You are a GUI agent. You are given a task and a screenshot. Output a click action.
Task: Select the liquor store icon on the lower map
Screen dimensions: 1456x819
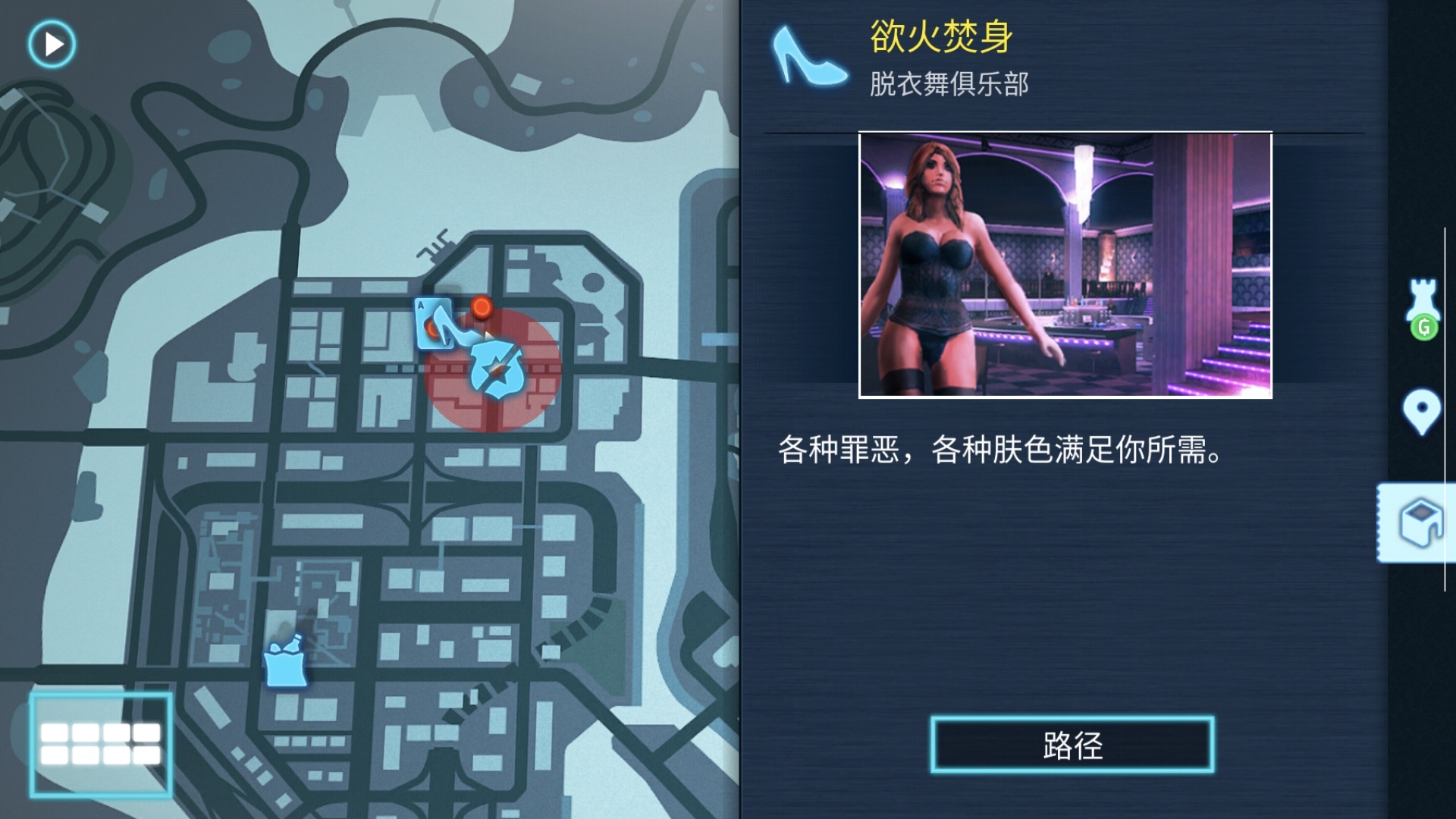tap(284, 665)
